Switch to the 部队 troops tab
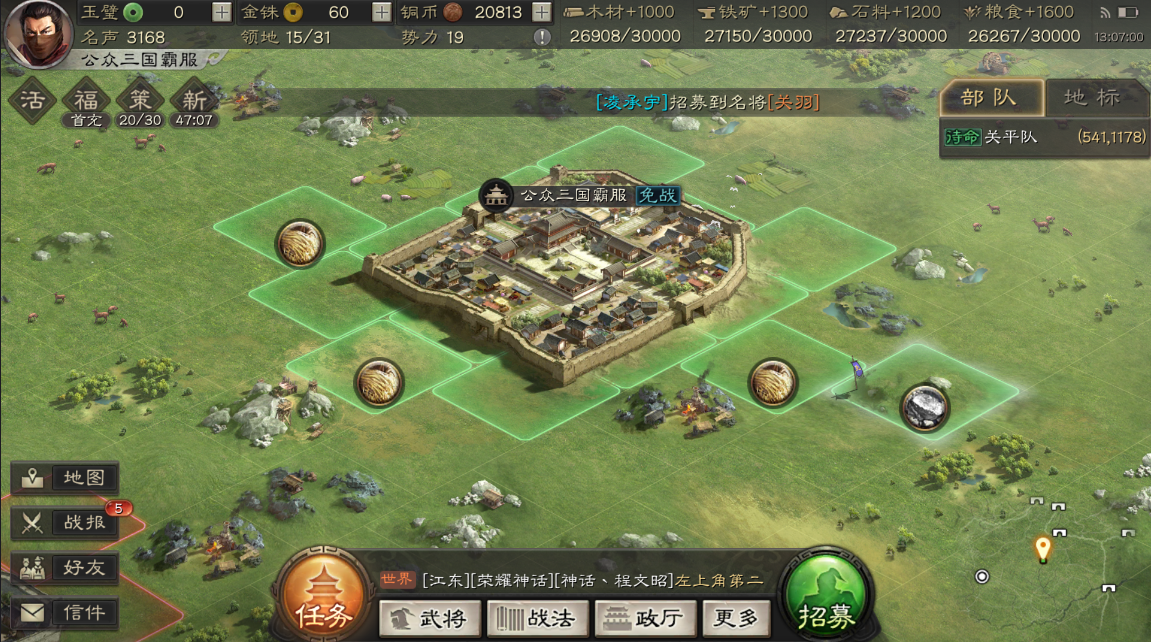Viewport: 1151px width, 642px height. [990, 97]
